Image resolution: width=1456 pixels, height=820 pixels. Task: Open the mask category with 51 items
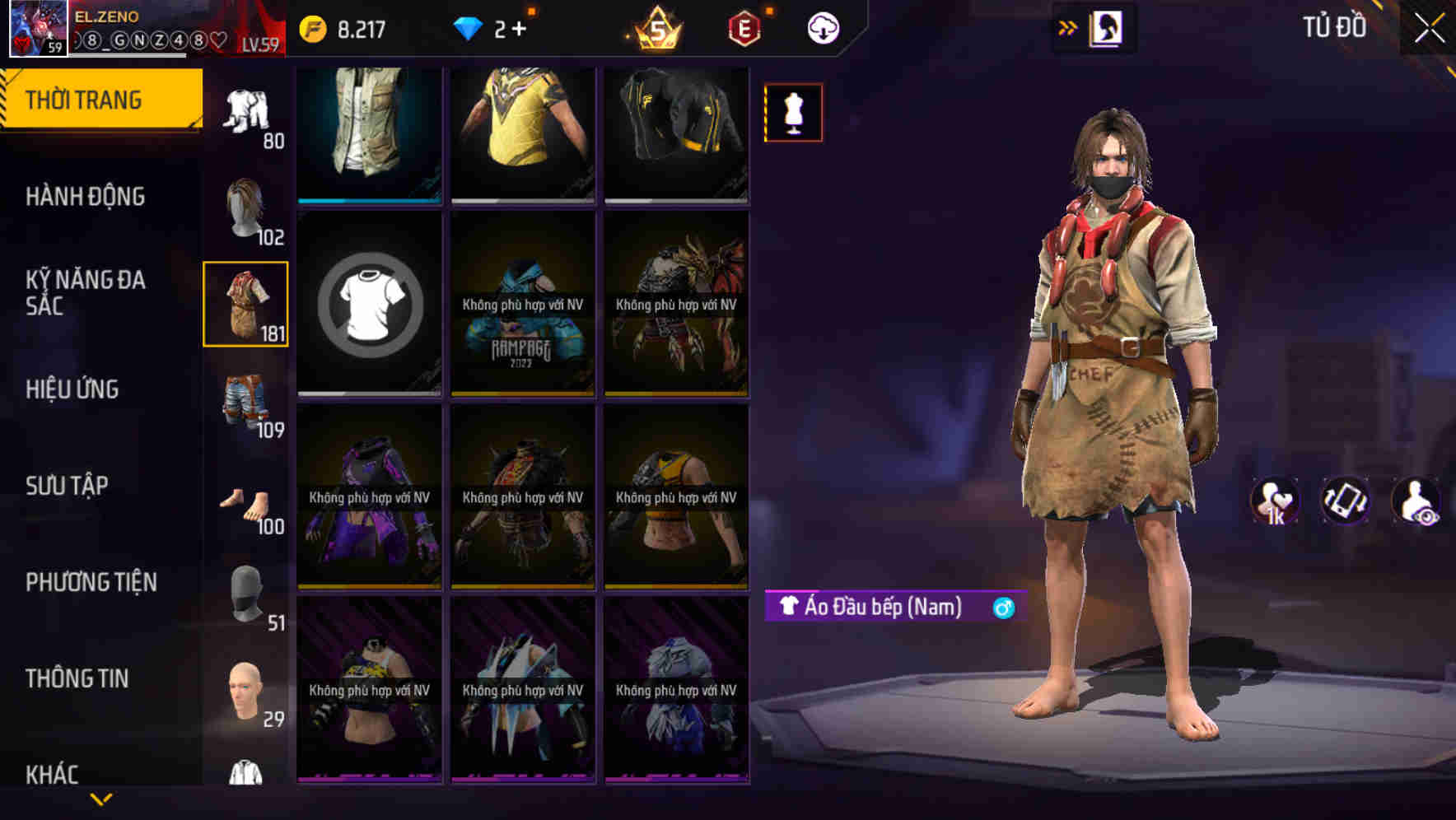[245, 589]
